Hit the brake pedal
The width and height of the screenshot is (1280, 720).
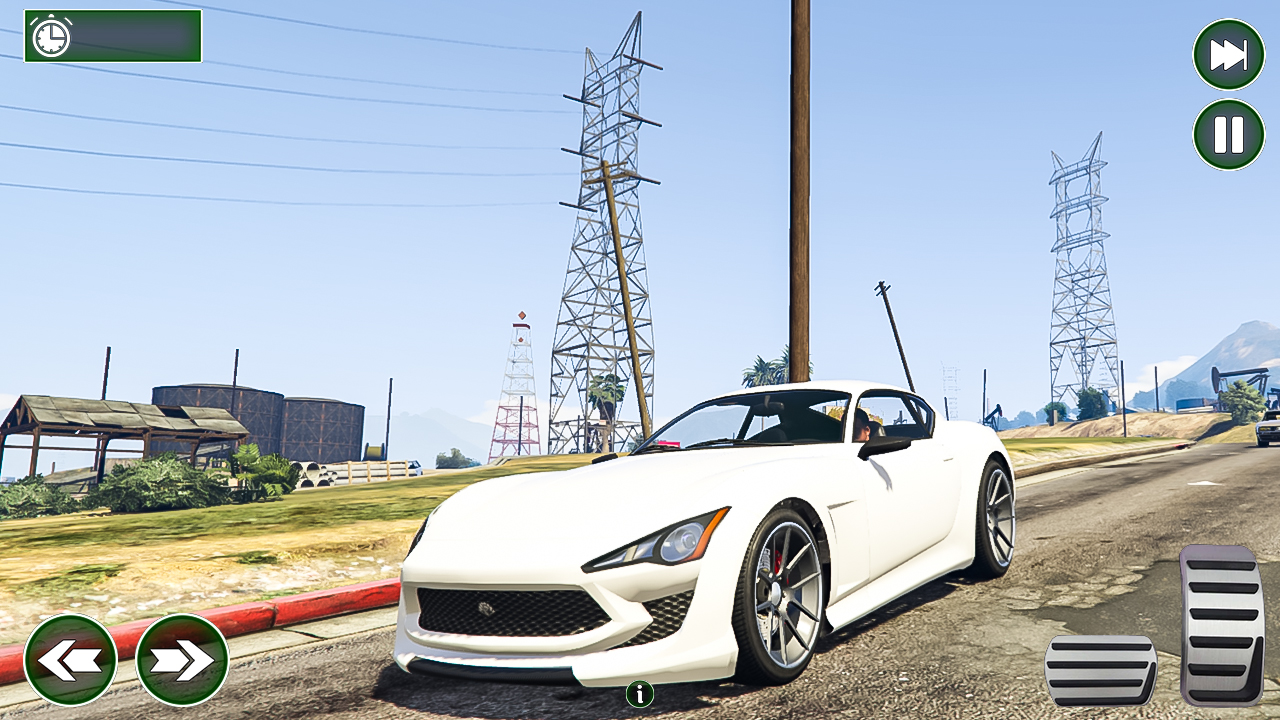(1100, 671)
